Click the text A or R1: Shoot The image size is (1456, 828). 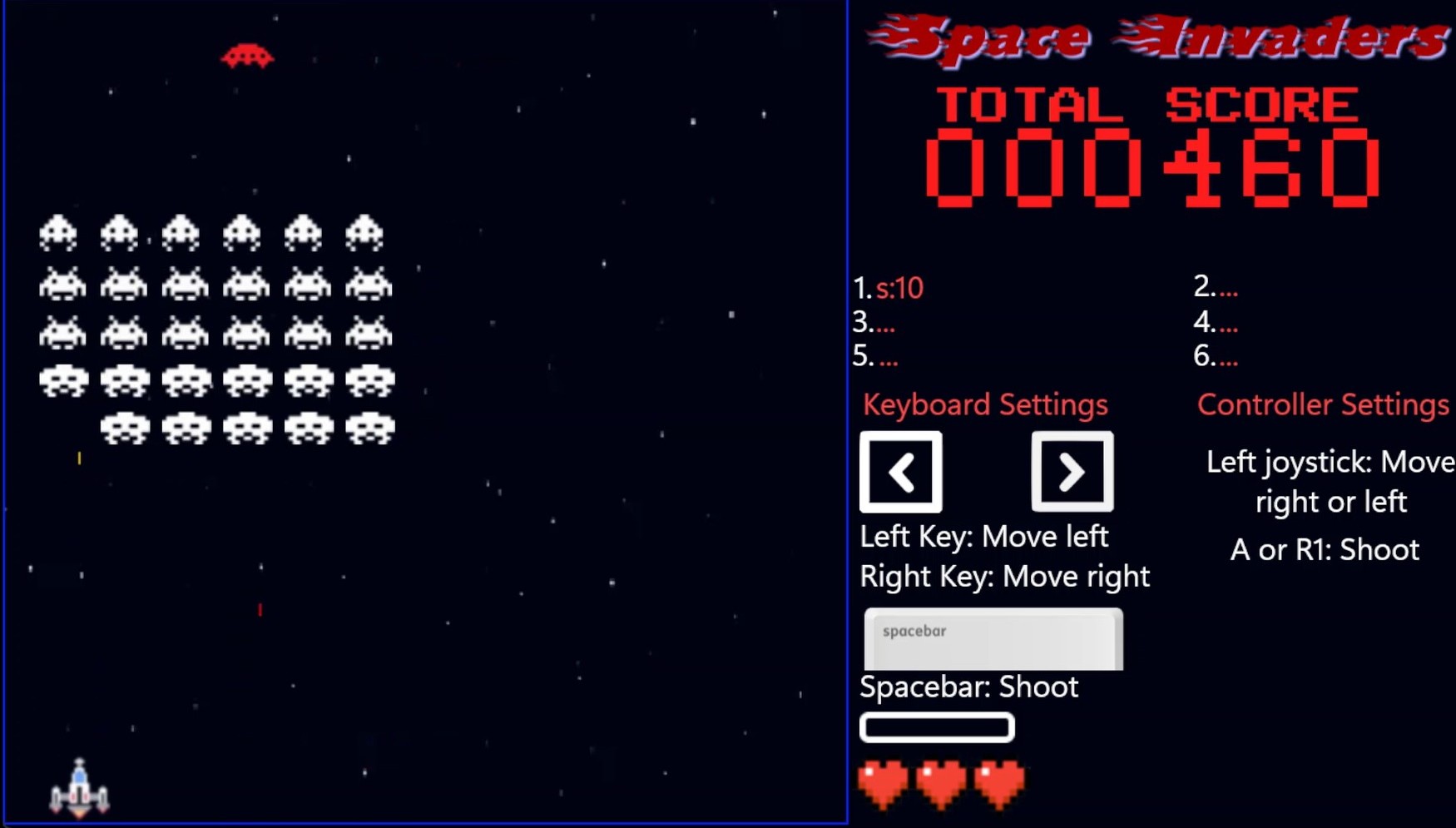tap(1325, 548)
